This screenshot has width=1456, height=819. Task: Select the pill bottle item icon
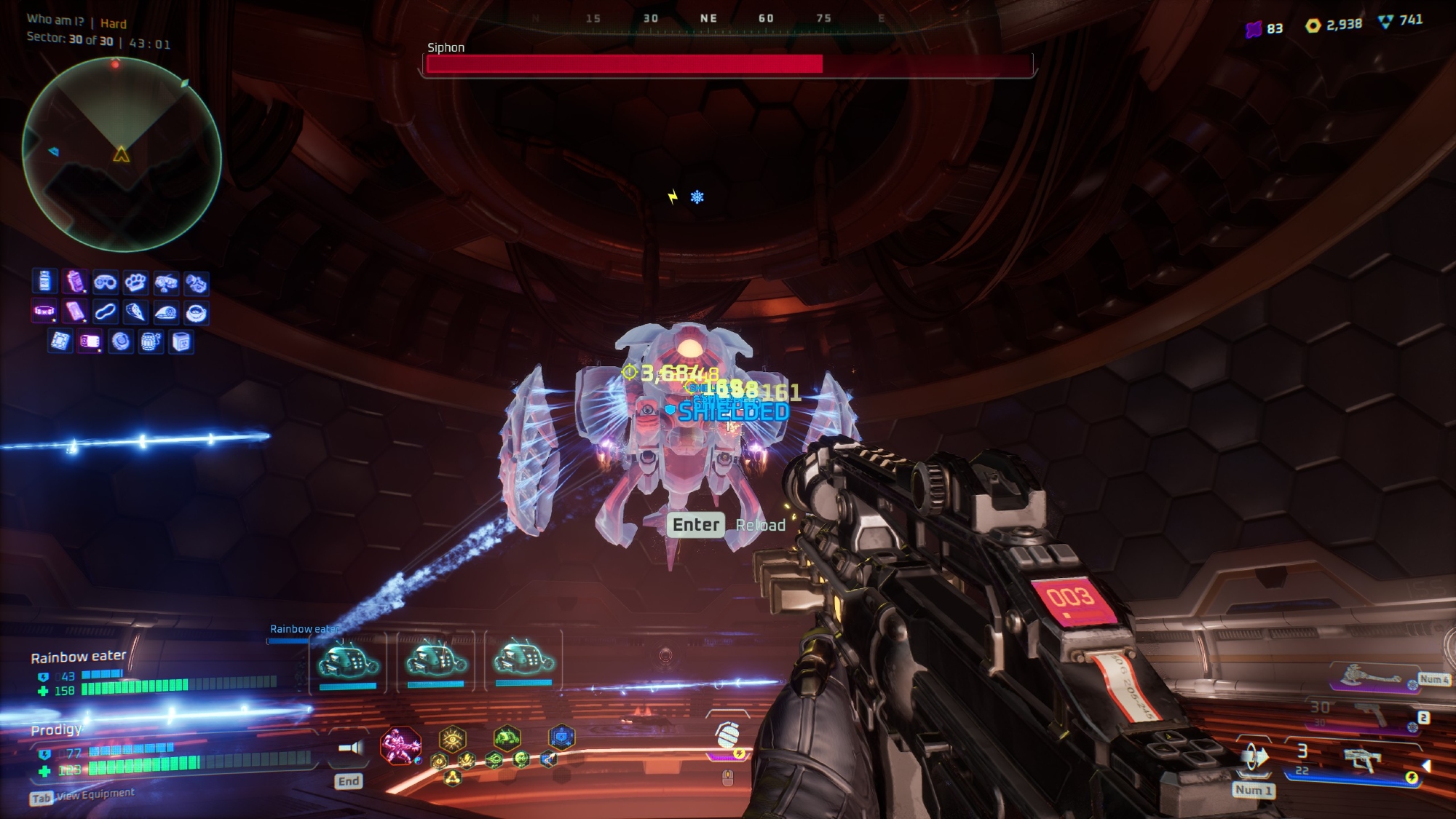click(x=44, y=281)
